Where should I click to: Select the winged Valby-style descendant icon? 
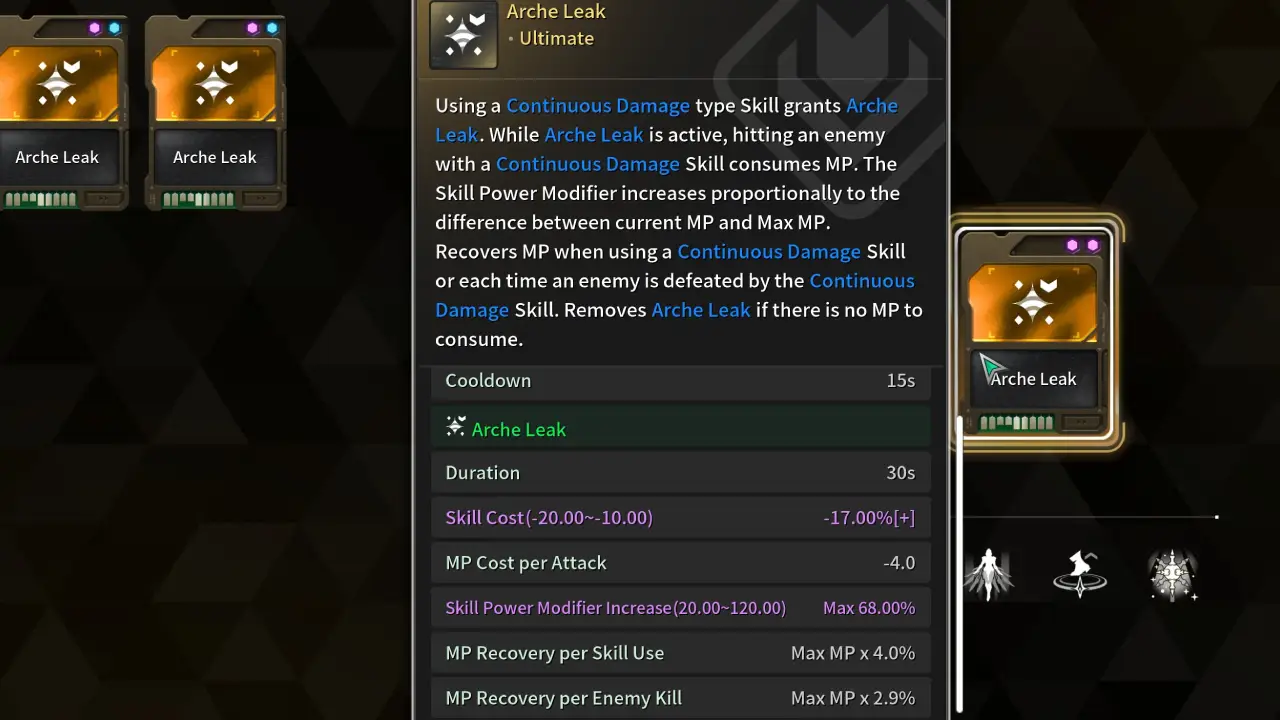tap(989, 573)
